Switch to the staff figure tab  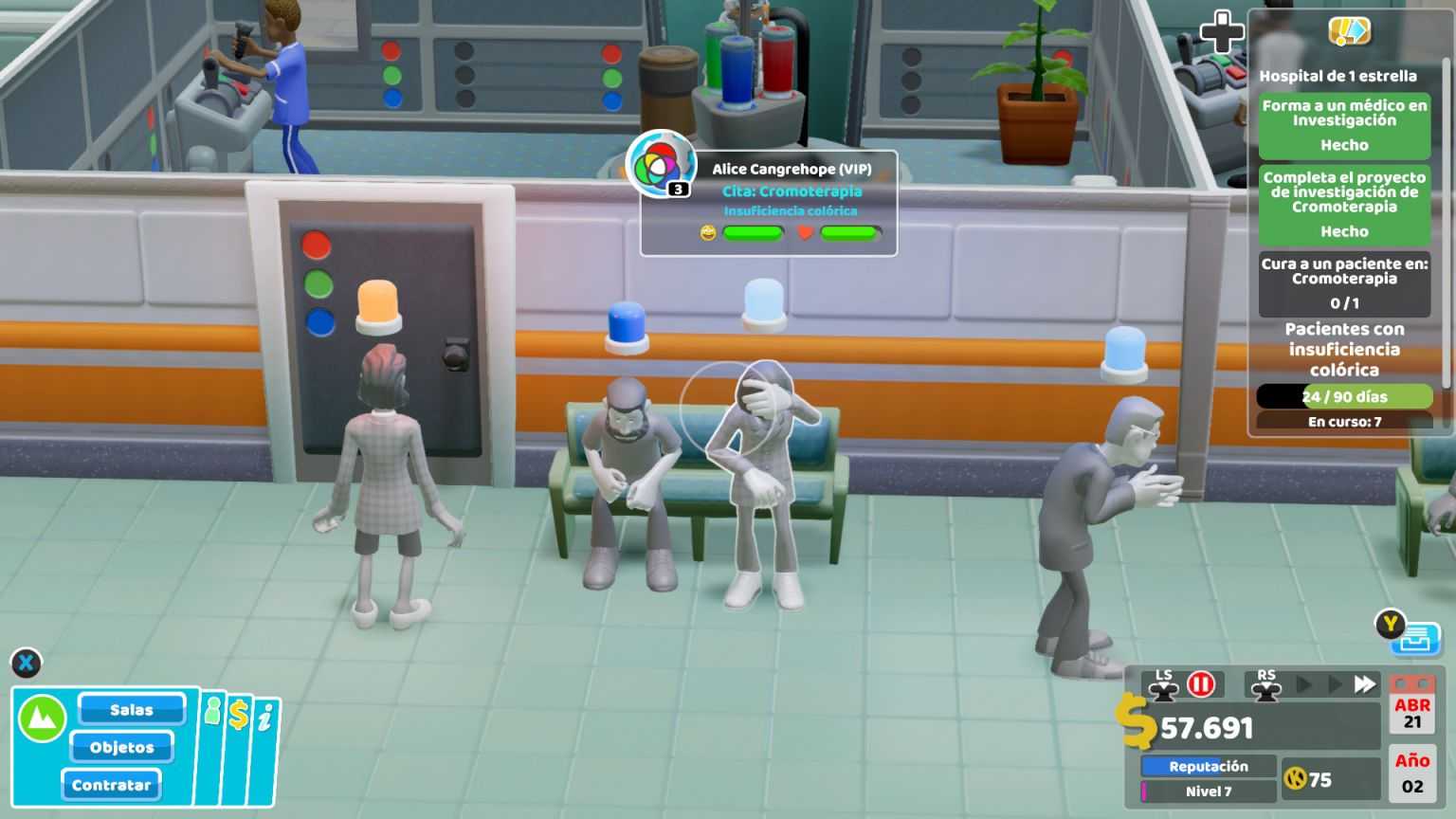pyautogui.click(x=213, y=711)
